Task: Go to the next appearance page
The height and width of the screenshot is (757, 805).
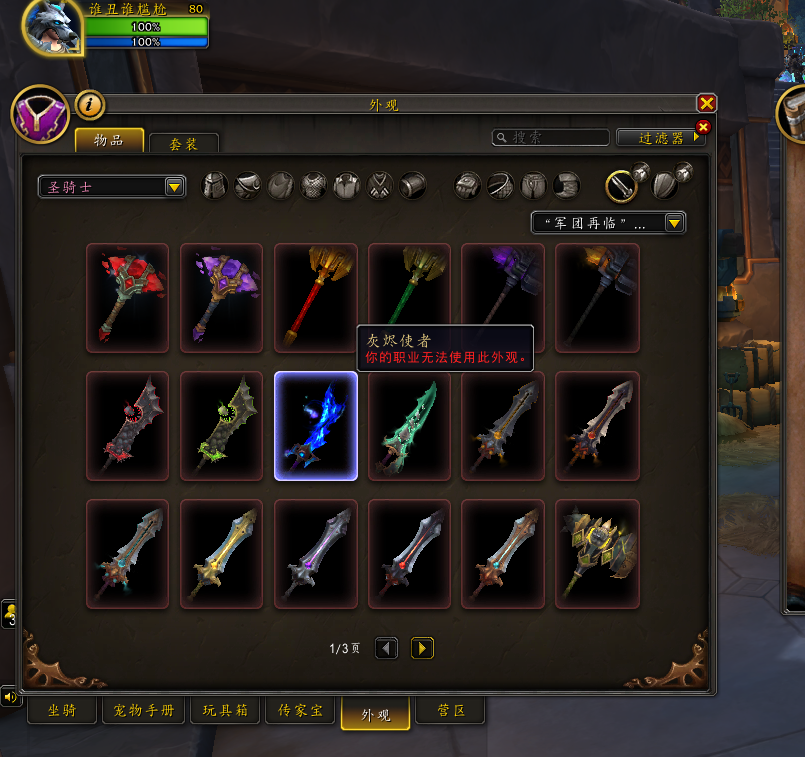Action: [422, 649]
